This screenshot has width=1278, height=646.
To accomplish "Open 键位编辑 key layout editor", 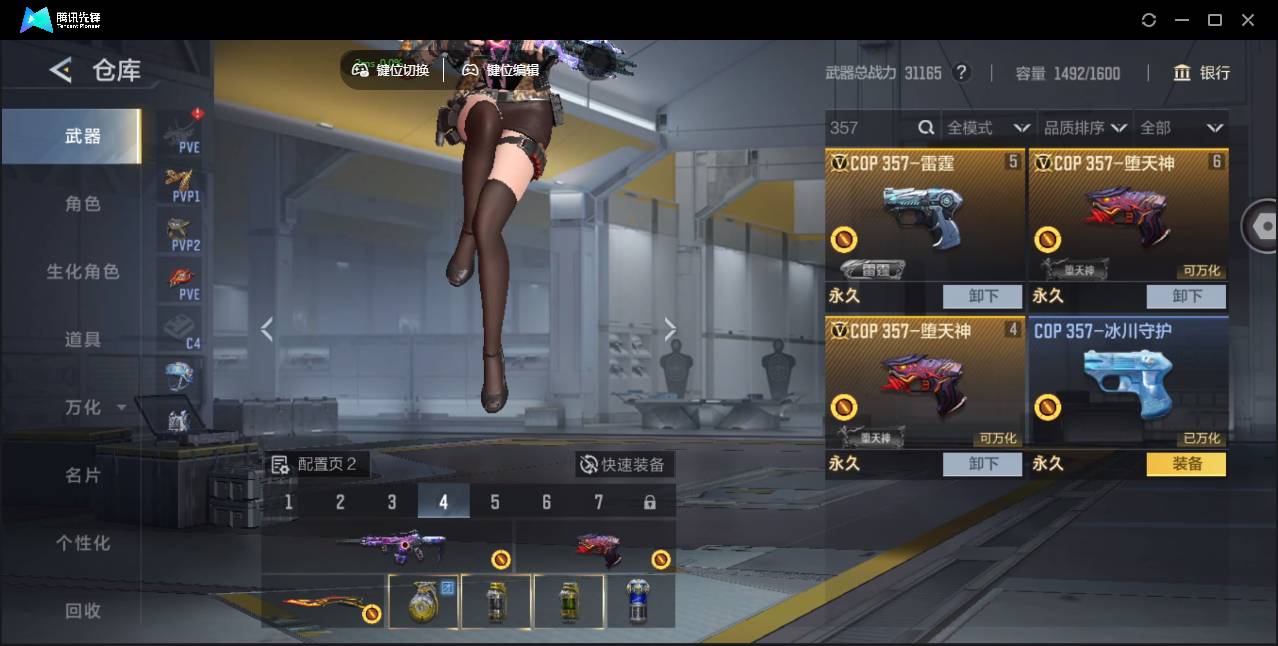I will pyautogui.click(x=501, y=70).
